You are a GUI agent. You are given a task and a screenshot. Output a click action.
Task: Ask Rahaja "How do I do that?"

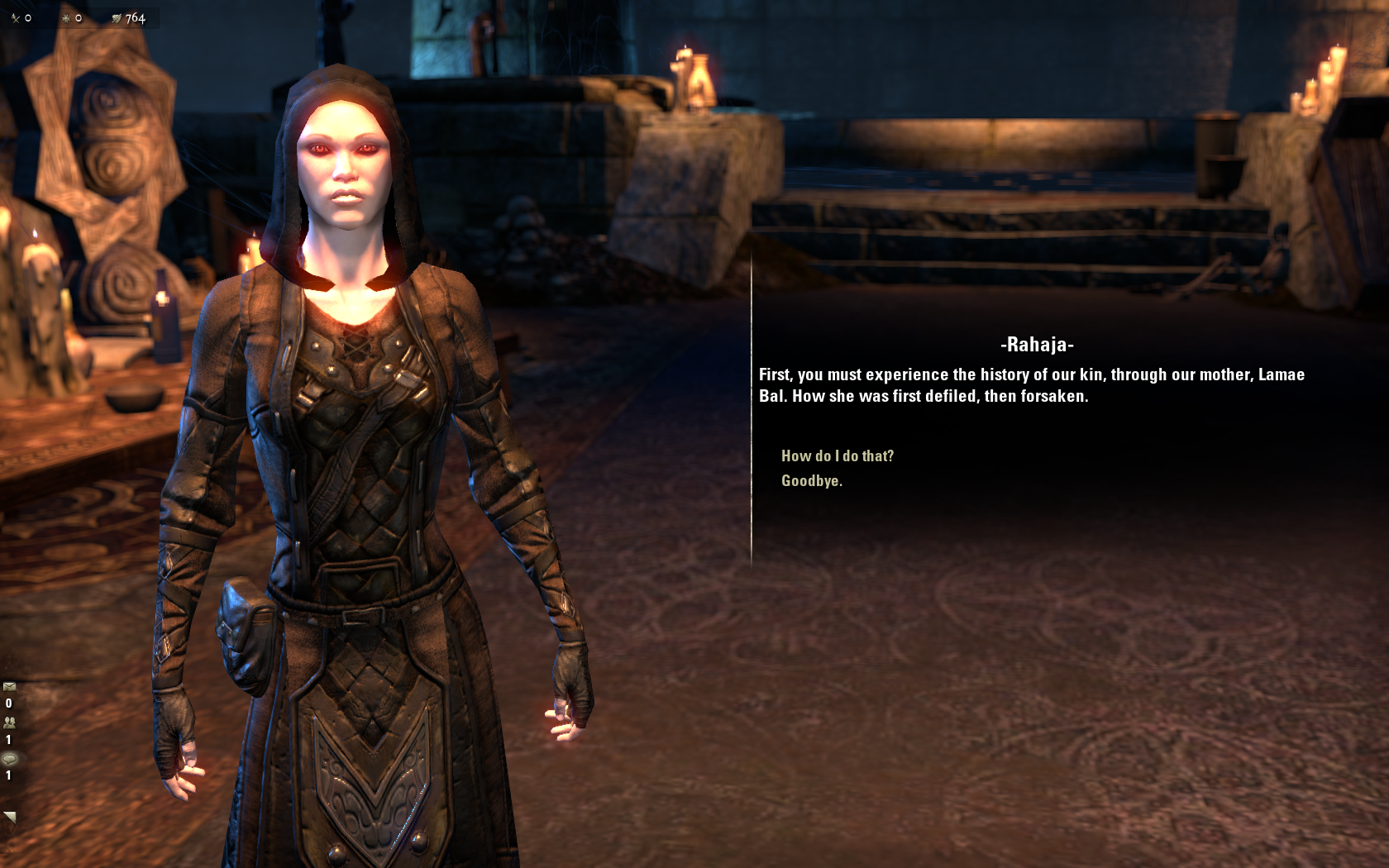click(837, 455)
